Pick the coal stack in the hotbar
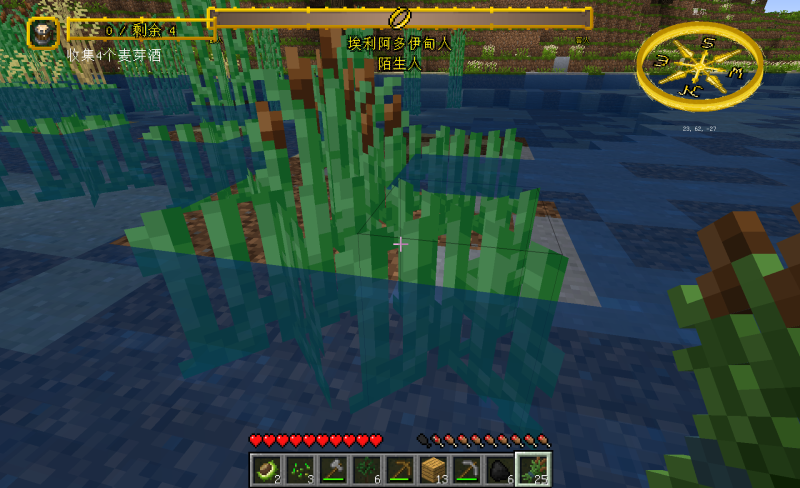 (x=498, y=470)
